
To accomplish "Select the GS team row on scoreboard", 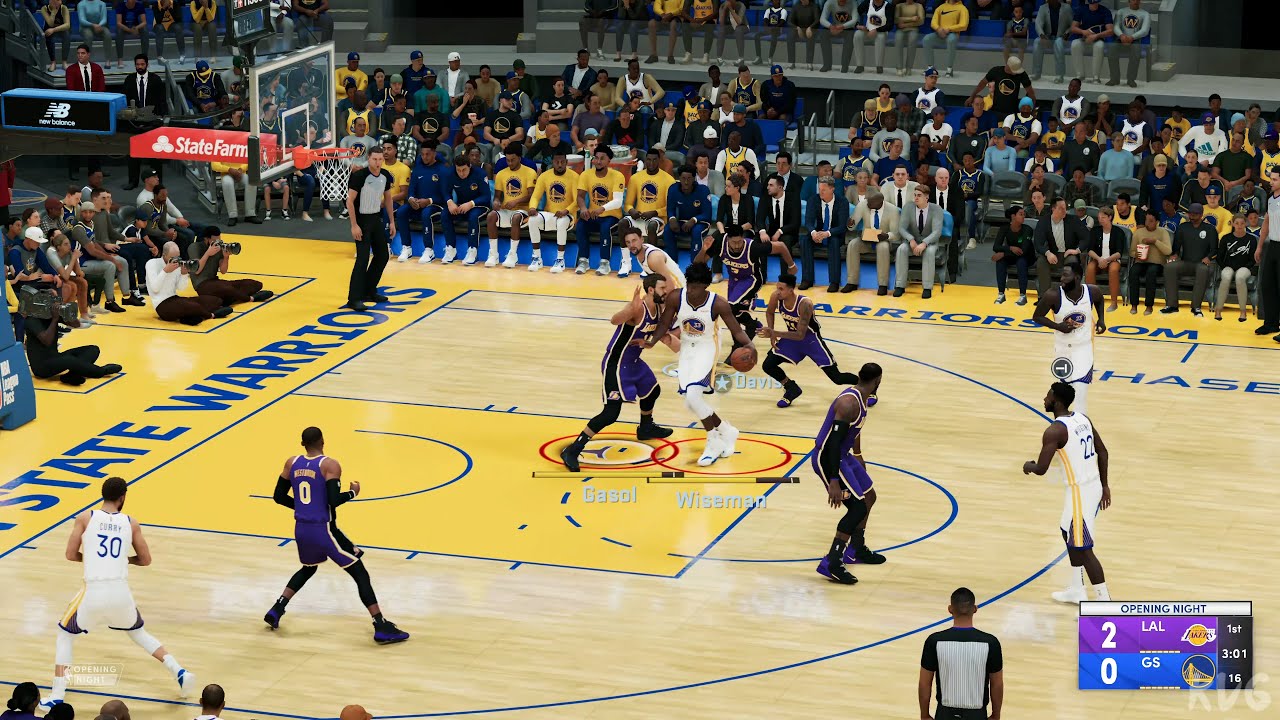I will 1150,663.
